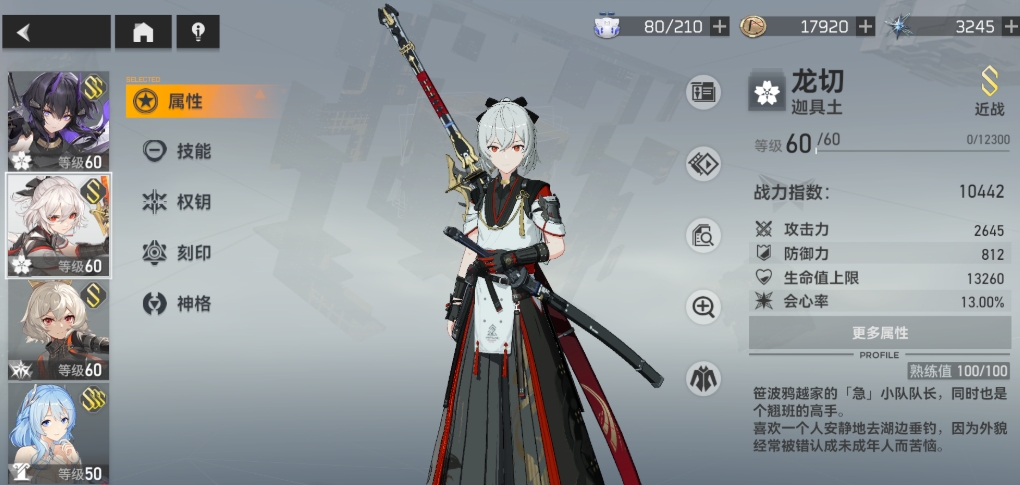Add stamina with the plus beside 80/210
This screenshot has height=485, width=1020.
pyautogui.click(x=720, y=27)
